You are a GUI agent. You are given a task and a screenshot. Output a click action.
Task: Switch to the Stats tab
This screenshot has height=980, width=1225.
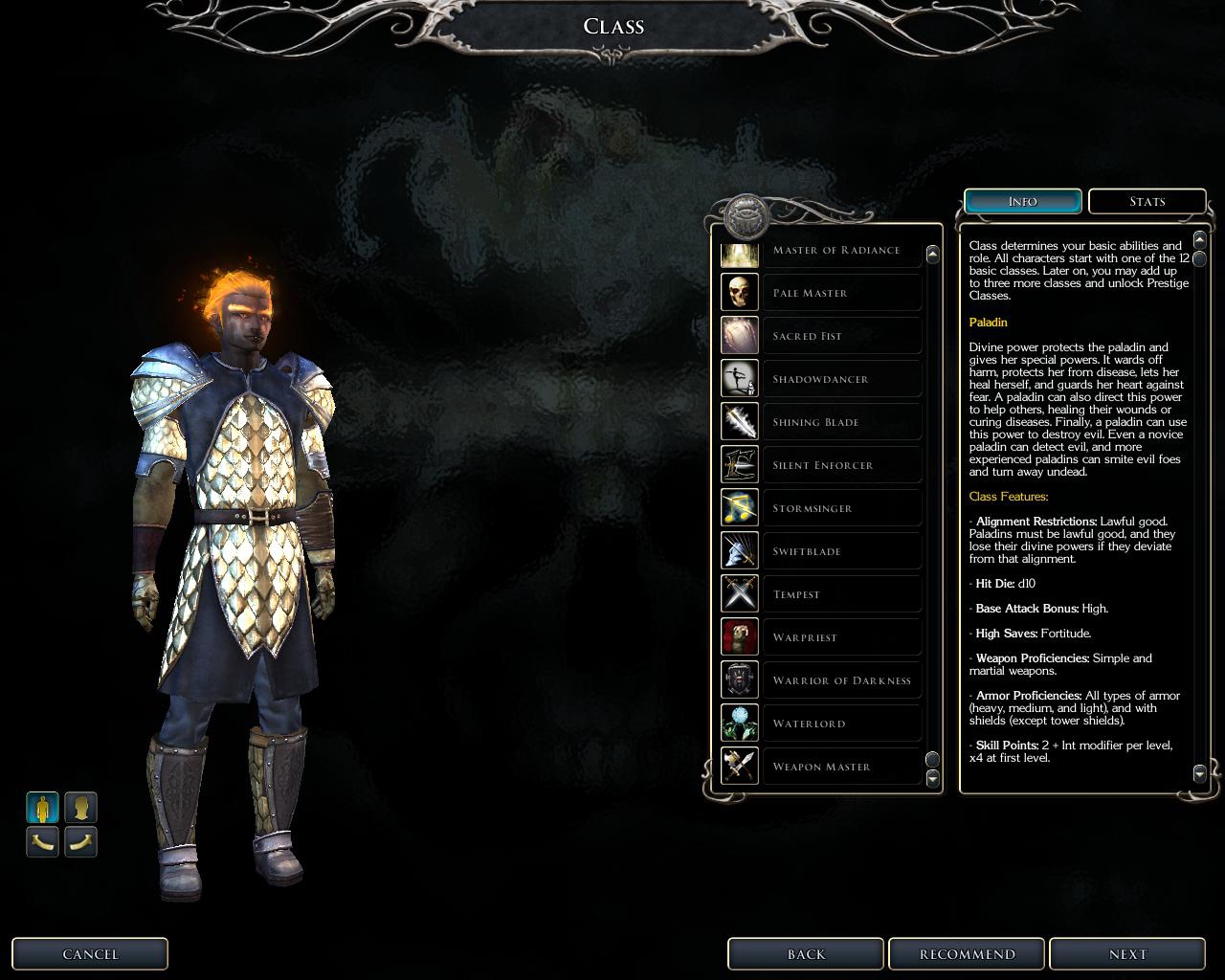[1147, 202]
